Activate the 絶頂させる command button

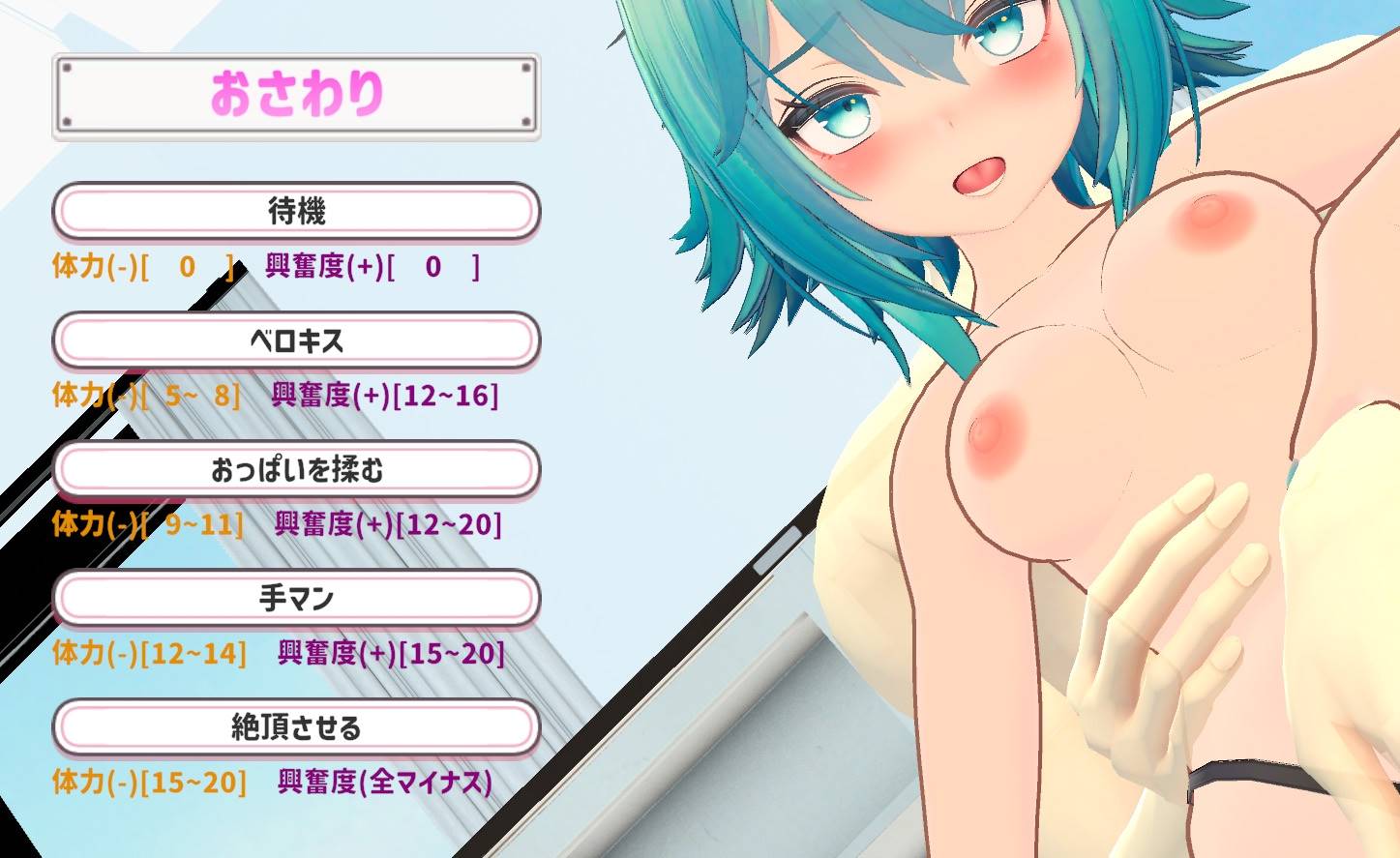tap(297, 727)
